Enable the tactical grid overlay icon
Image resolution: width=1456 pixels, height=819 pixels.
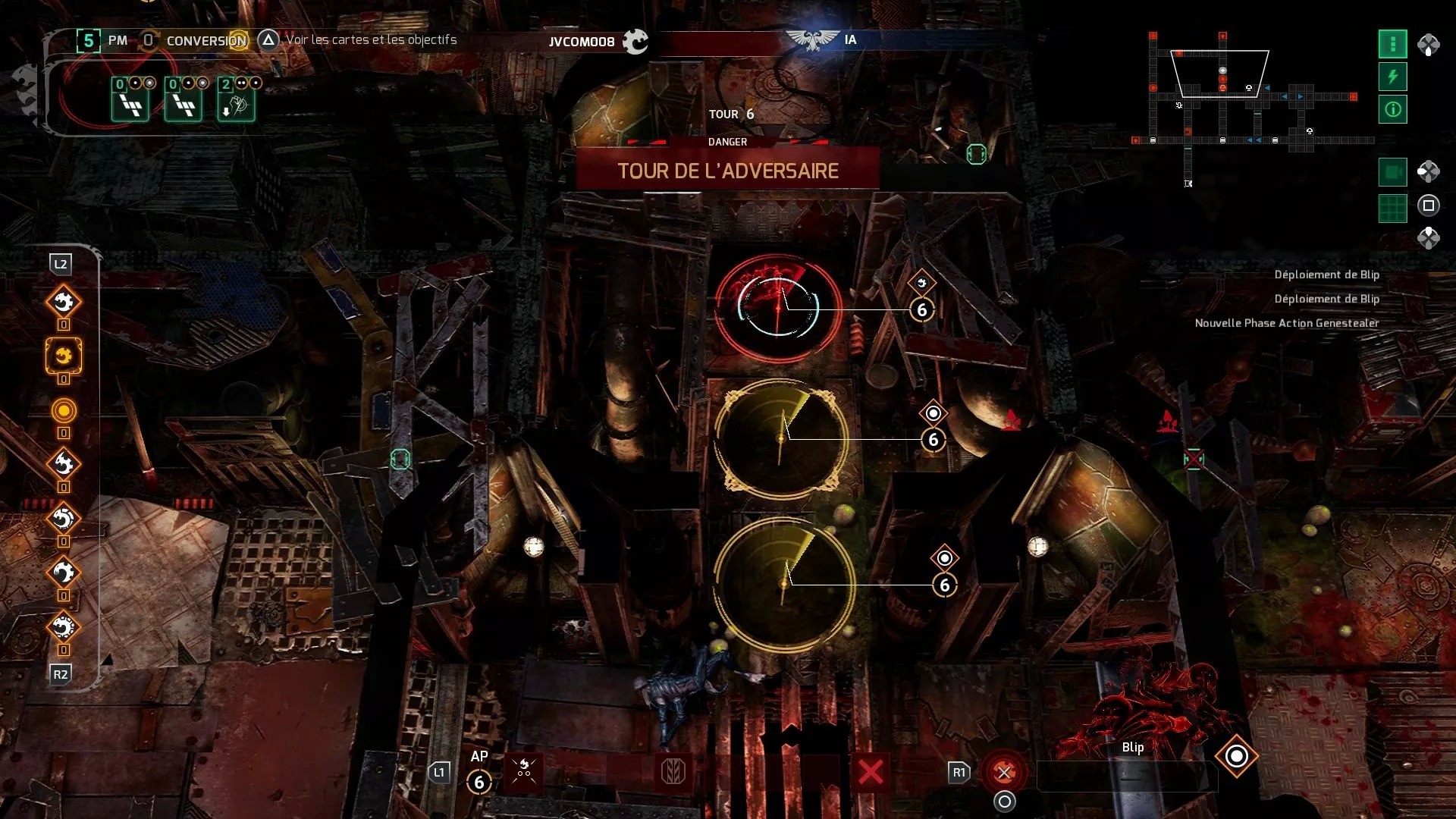tap(1392, 206)
